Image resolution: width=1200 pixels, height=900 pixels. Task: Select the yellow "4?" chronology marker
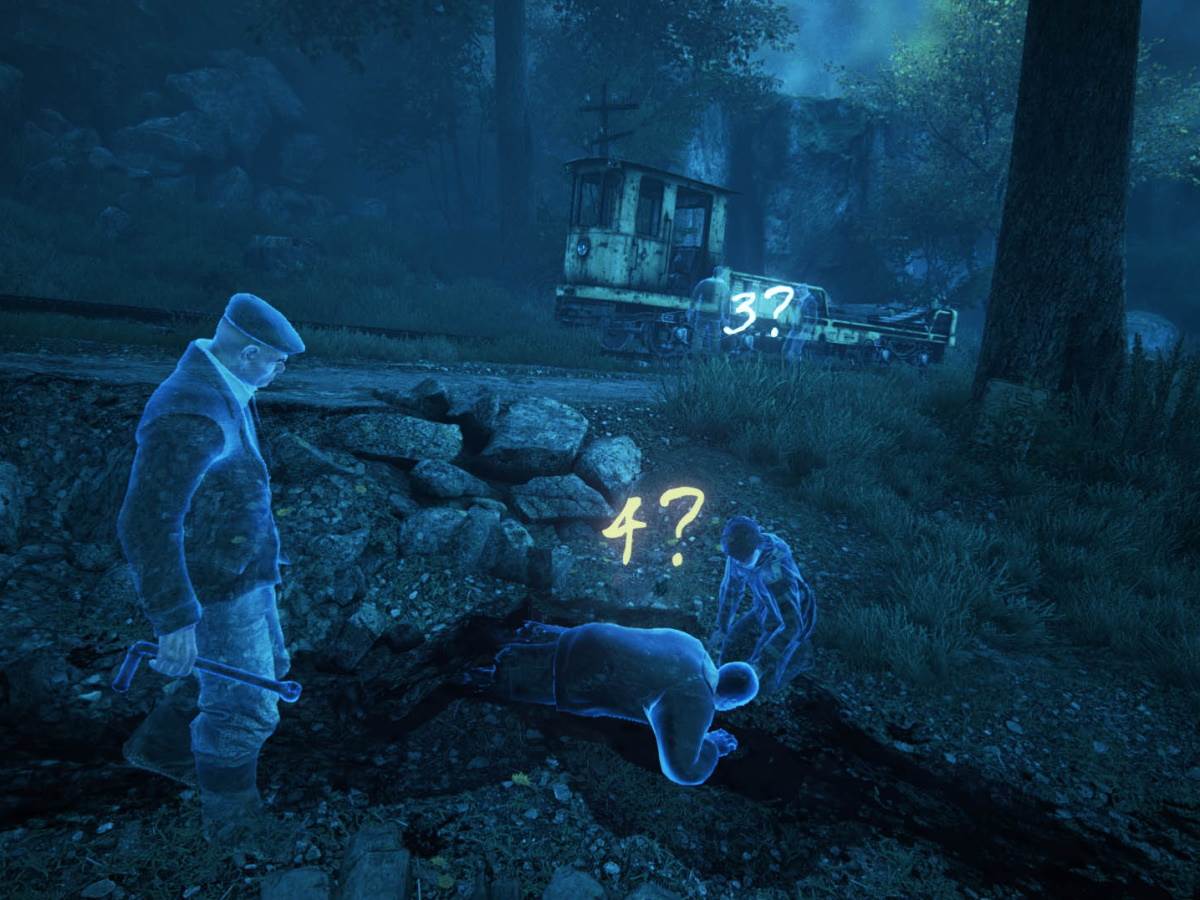pyautogui.click(x=652, y=526)
